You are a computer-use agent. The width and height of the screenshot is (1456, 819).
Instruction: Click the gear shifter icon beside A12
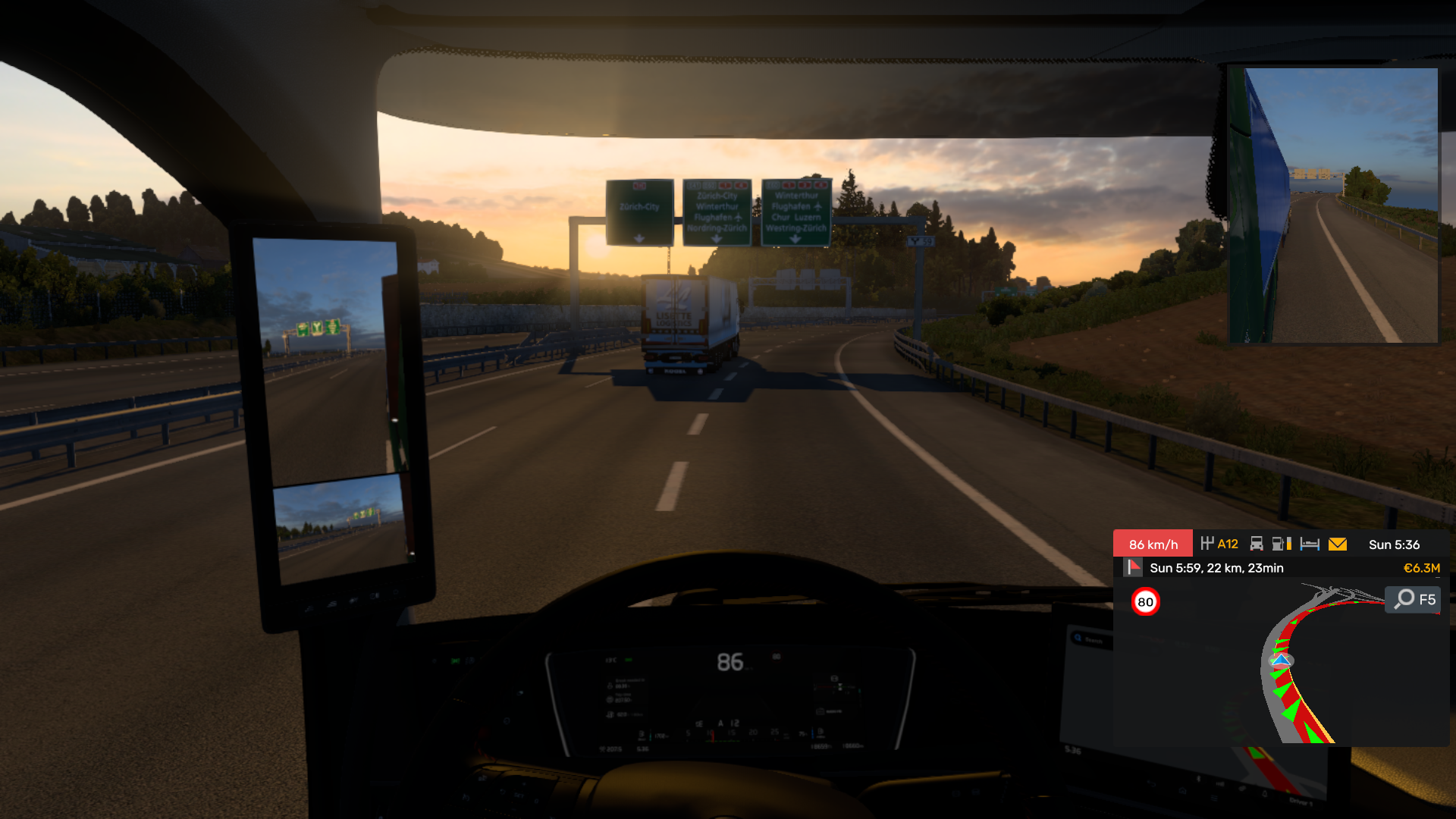(x=1208, y=544)
